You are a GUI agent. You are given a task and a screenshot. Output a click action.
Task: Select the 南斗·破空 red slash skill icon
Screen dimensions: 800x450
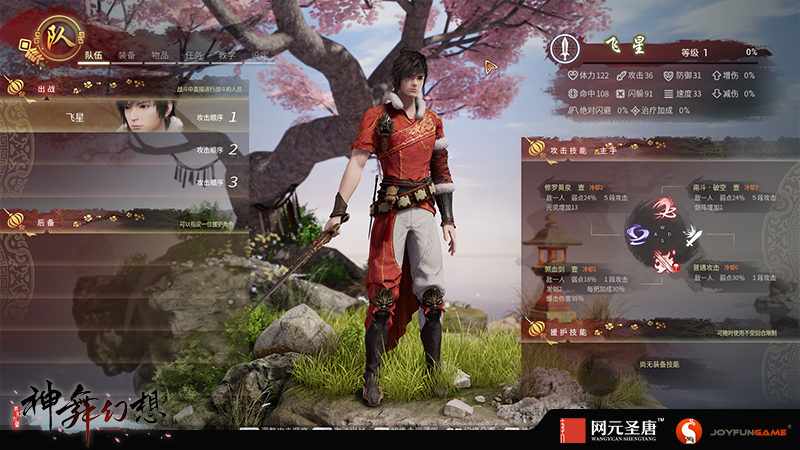pyautogui.click(x=663, y=209)
